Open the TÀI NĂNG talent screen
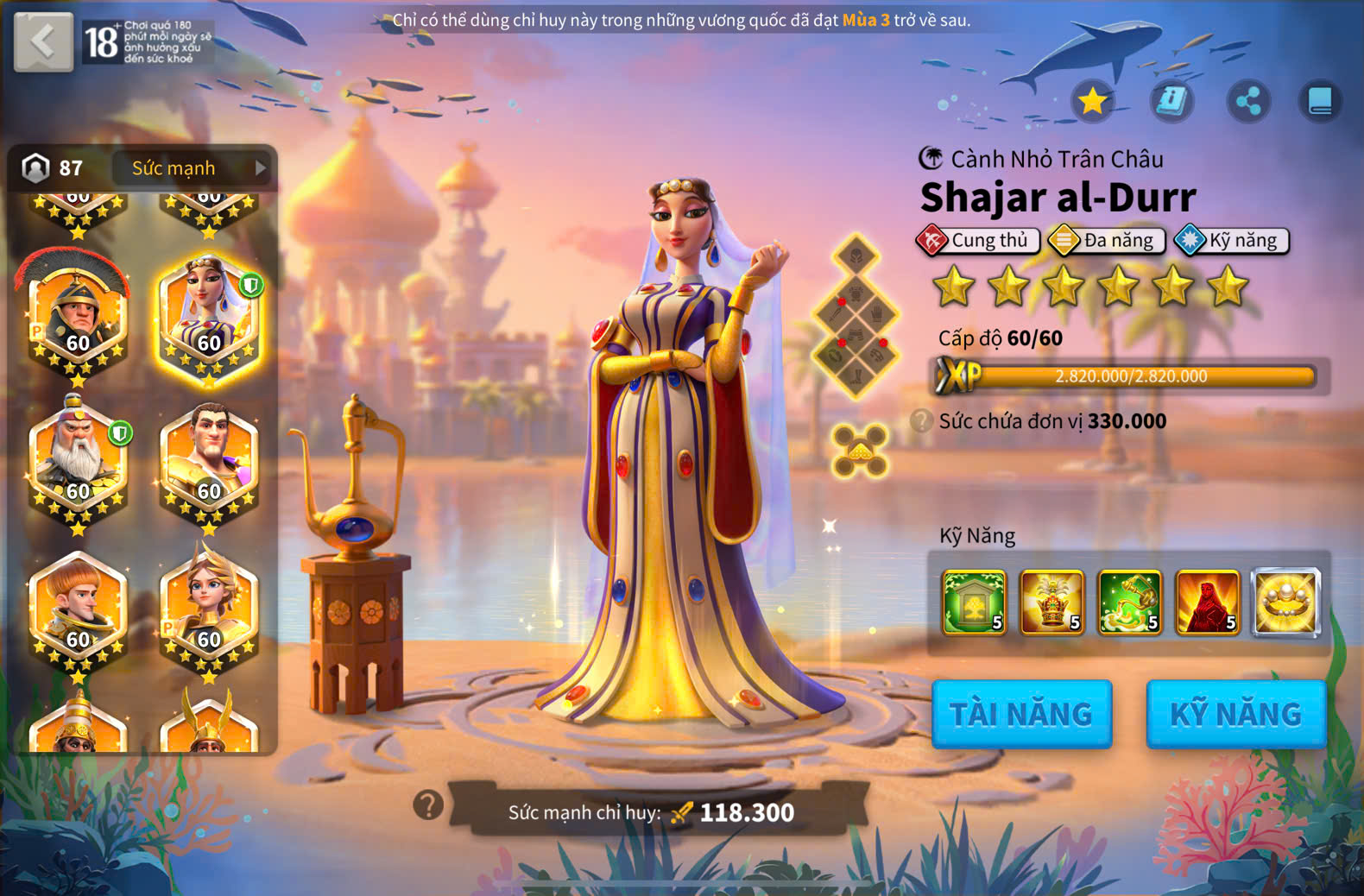The image size is (1364, 896). (x=1021, y=714)
